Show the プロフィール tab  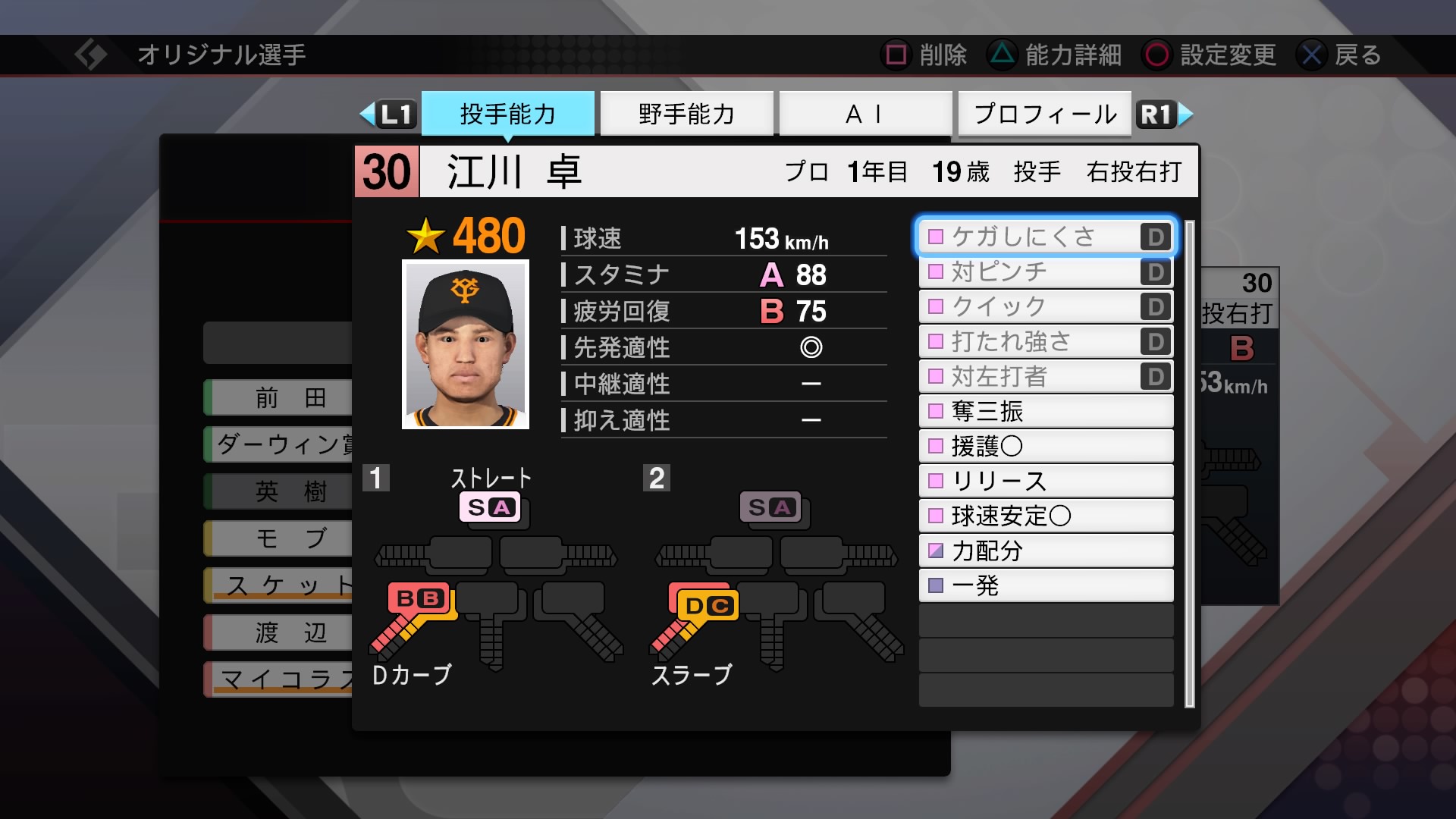pos(1044,114)
